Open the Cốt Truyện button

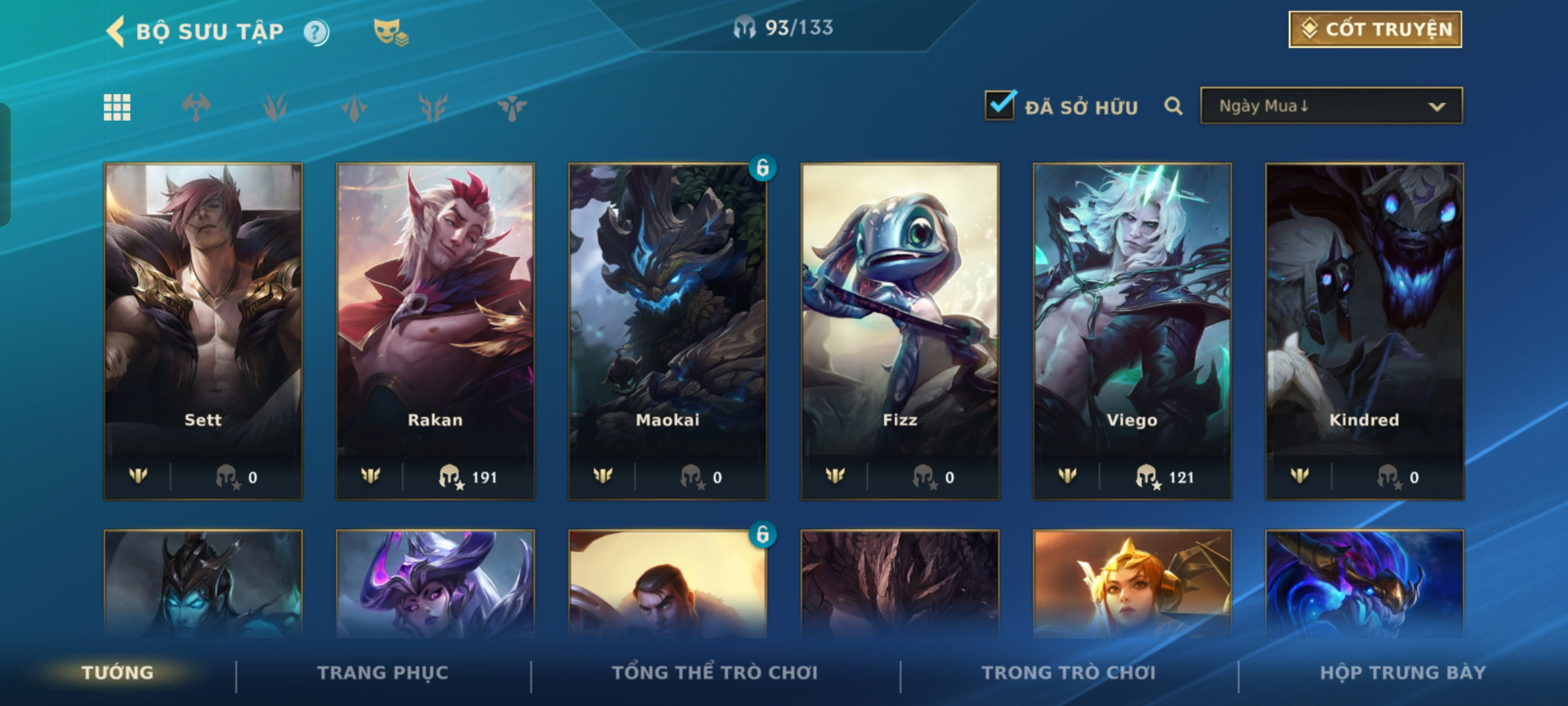pos(1375,29)
